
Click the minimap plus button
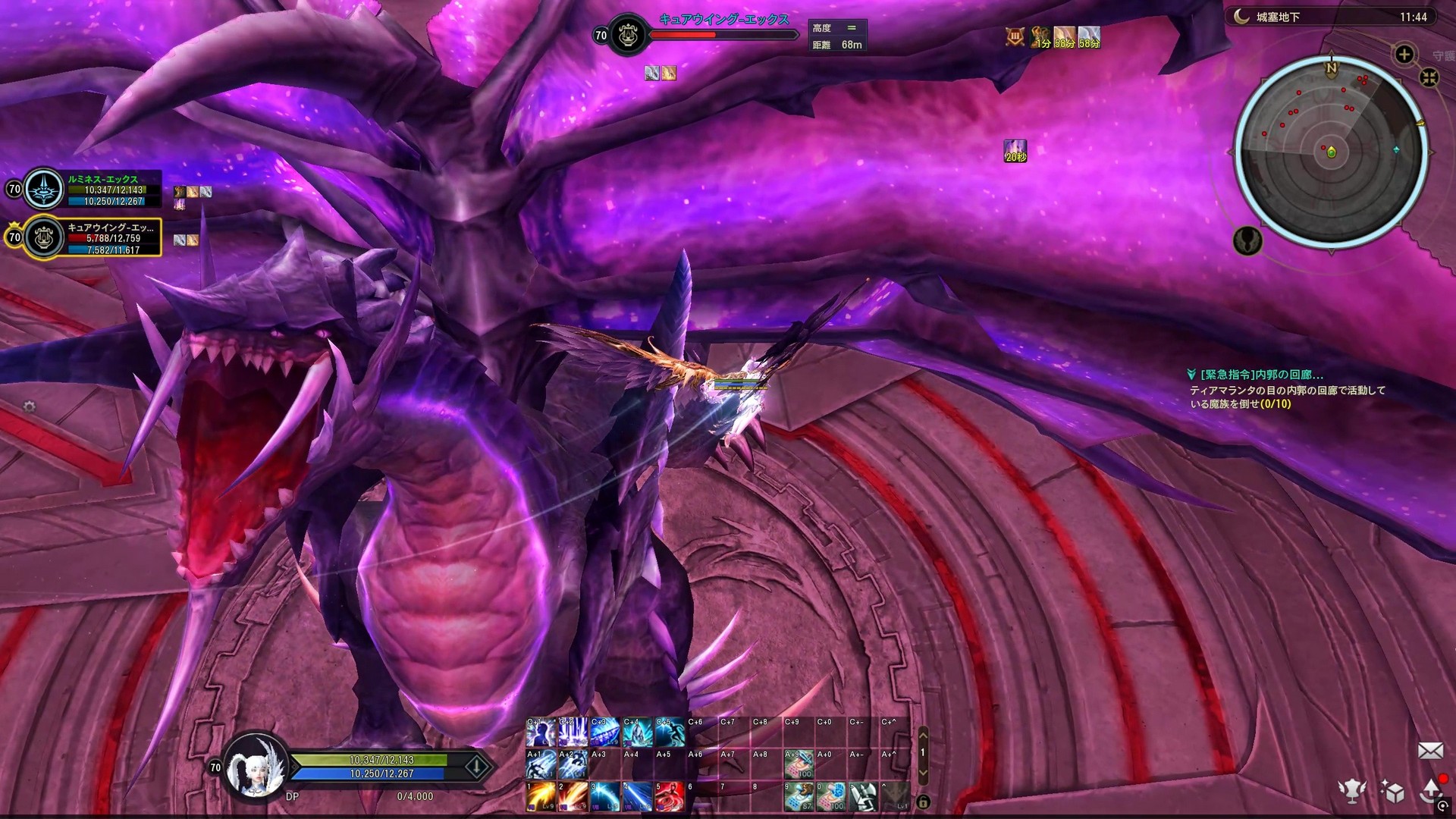point(1404,55)
